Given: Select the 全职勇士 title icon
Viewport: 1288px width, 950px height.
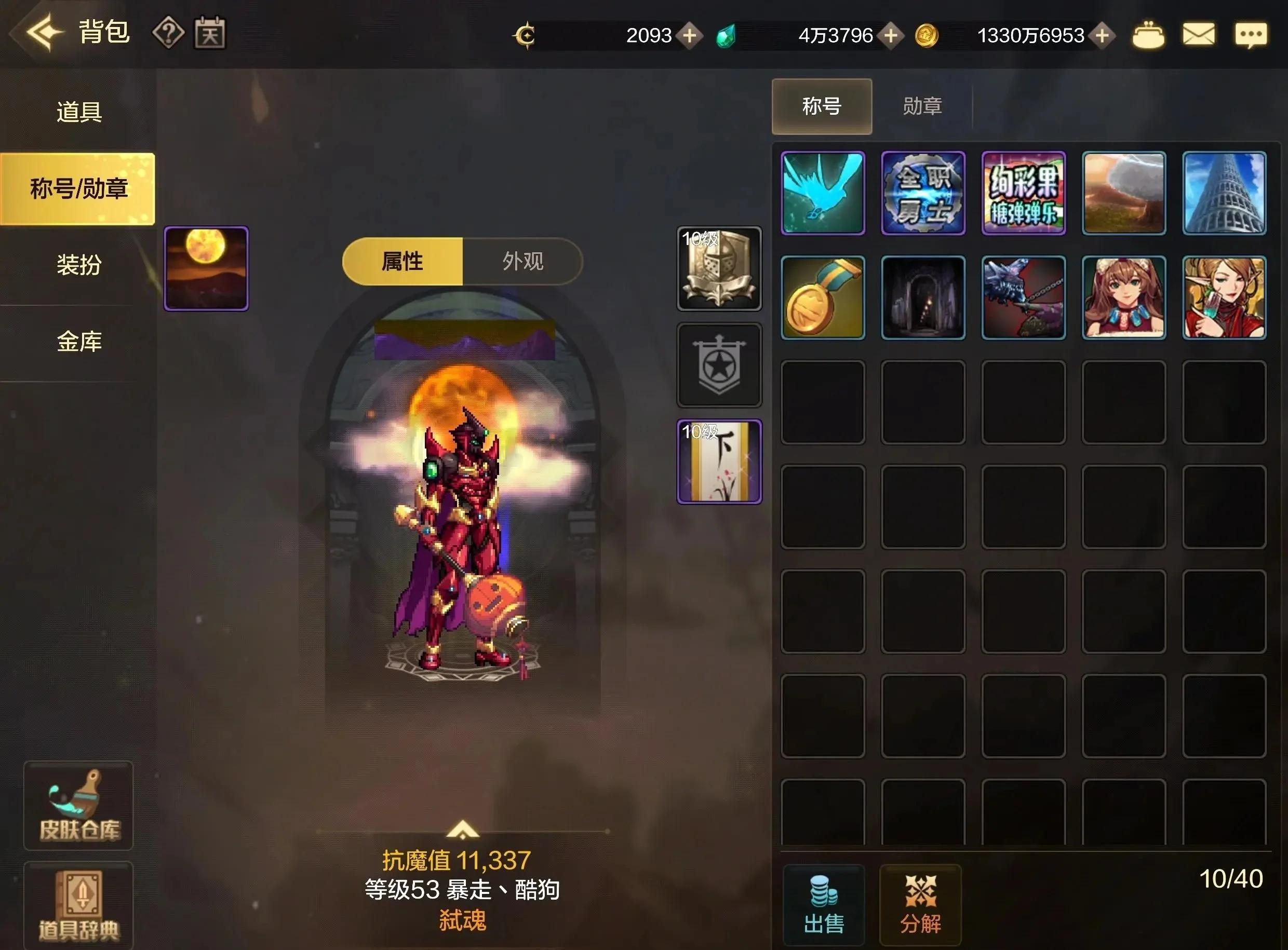Looking at the screenshot, I should (923, 194).
